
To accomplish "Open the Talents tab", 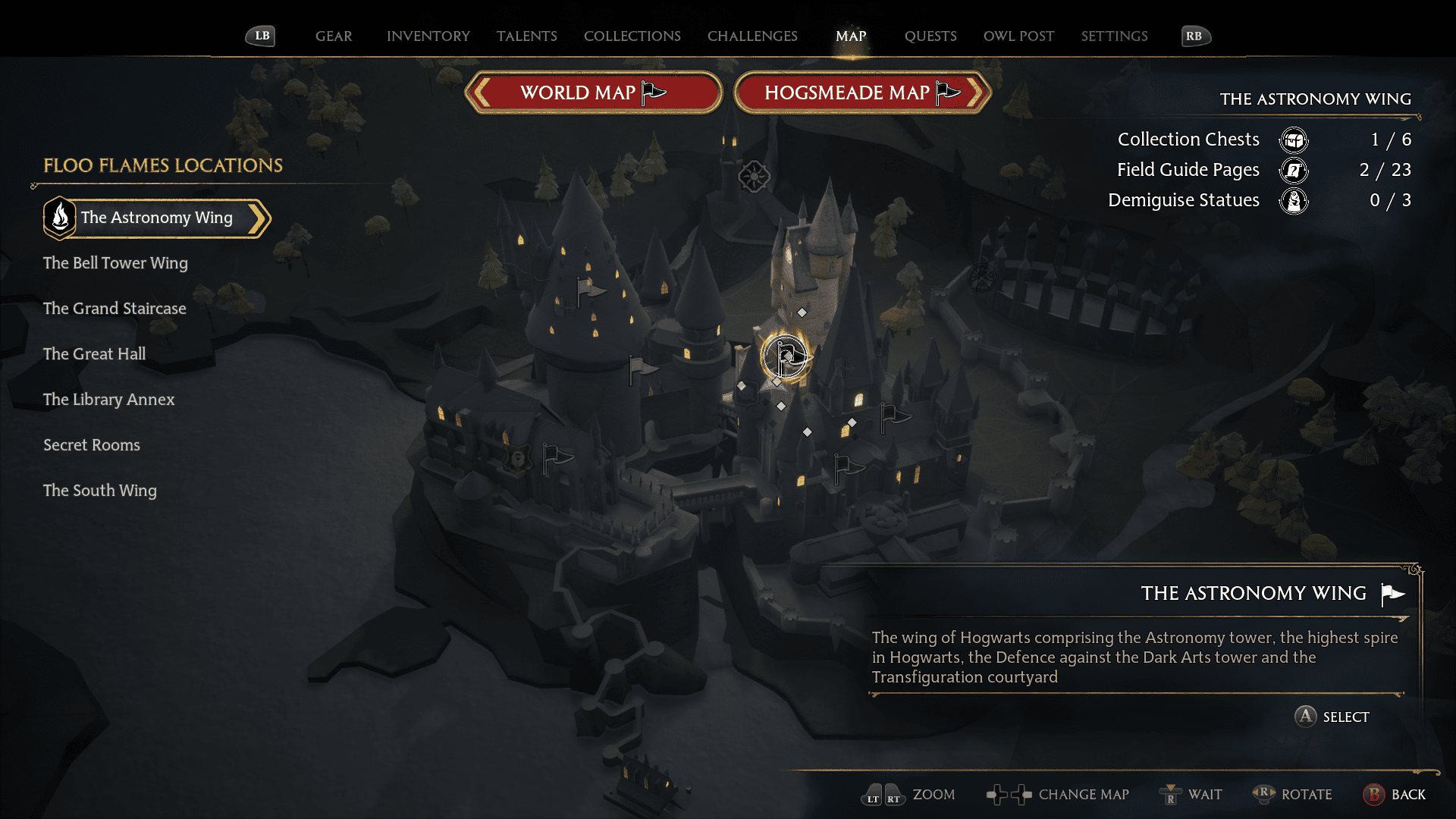I will pyautogui.click(x=526, y=36).
